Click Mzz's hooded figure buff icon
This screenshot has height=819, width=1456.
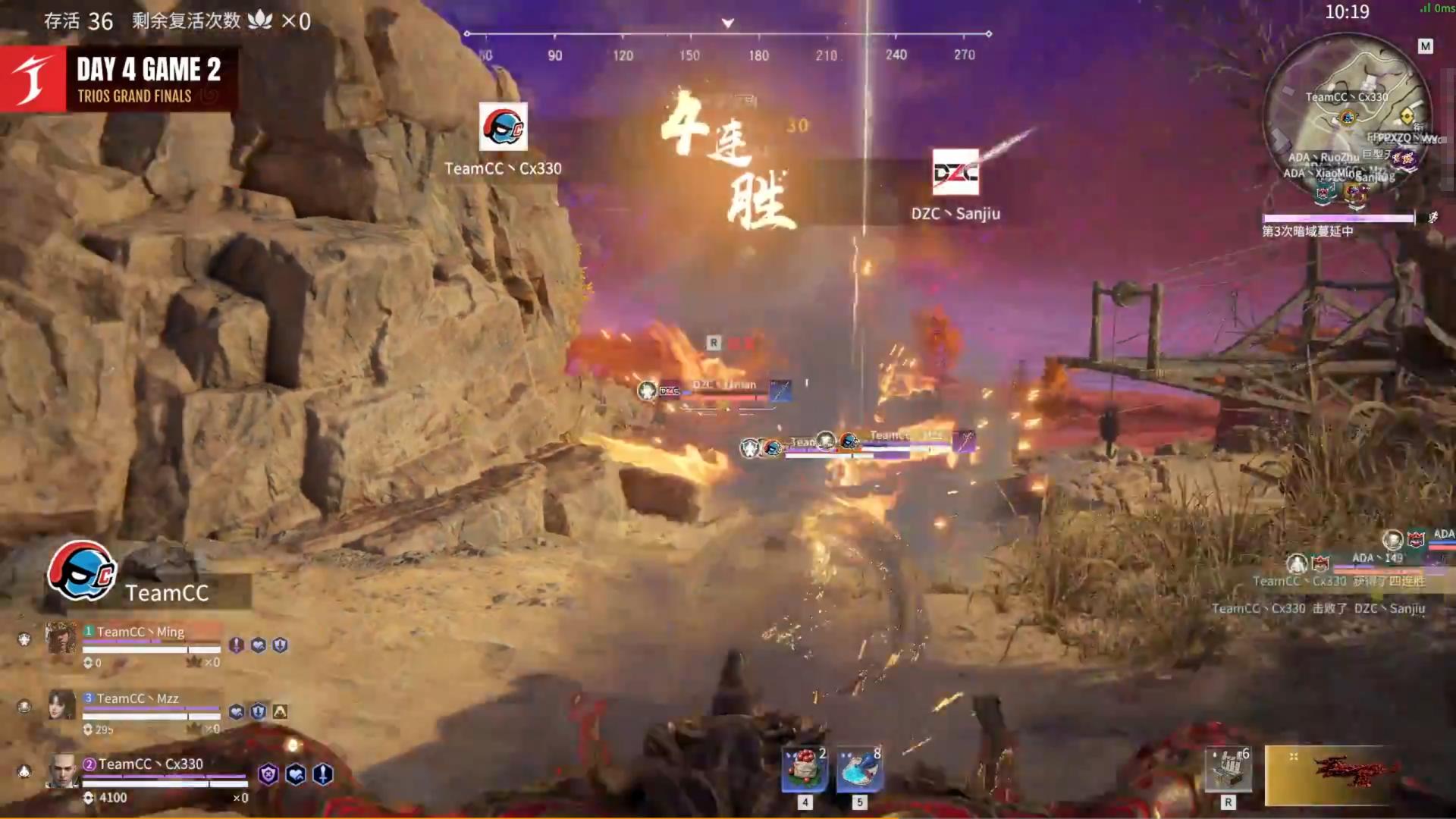tap(280, 711)
